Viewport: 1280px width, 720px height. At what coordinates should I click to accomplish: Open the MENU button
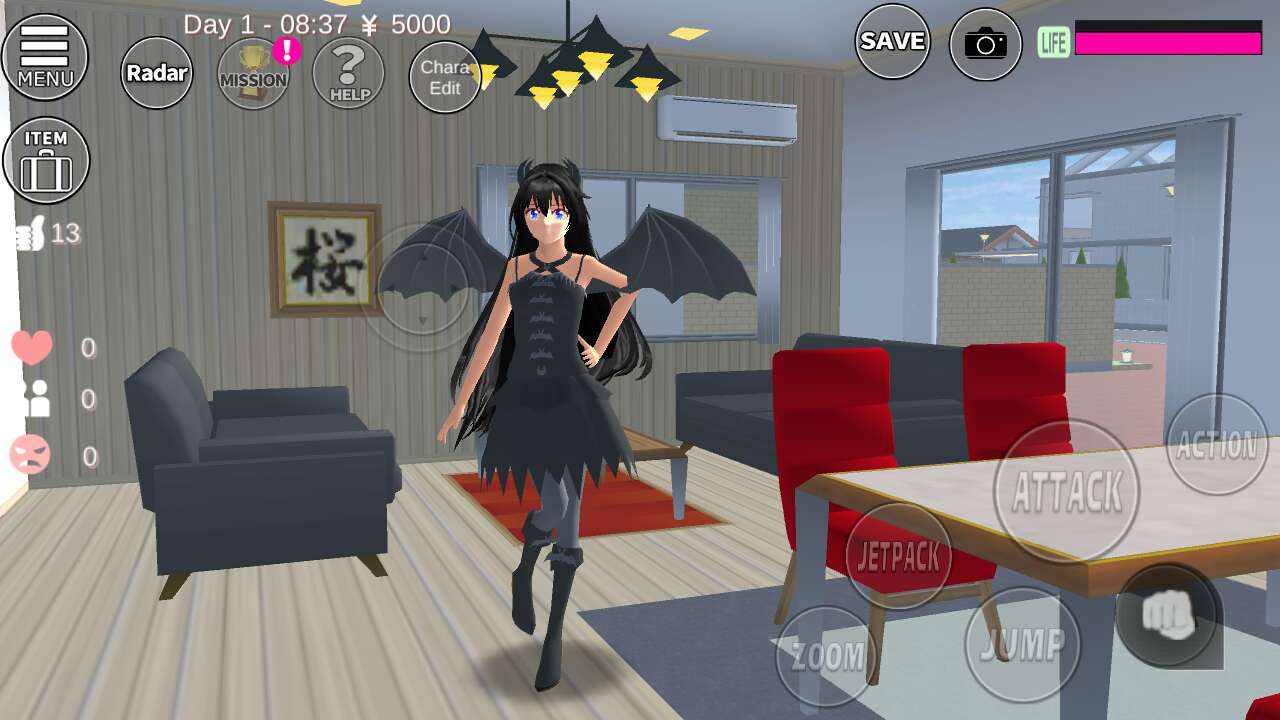point(45,56)
